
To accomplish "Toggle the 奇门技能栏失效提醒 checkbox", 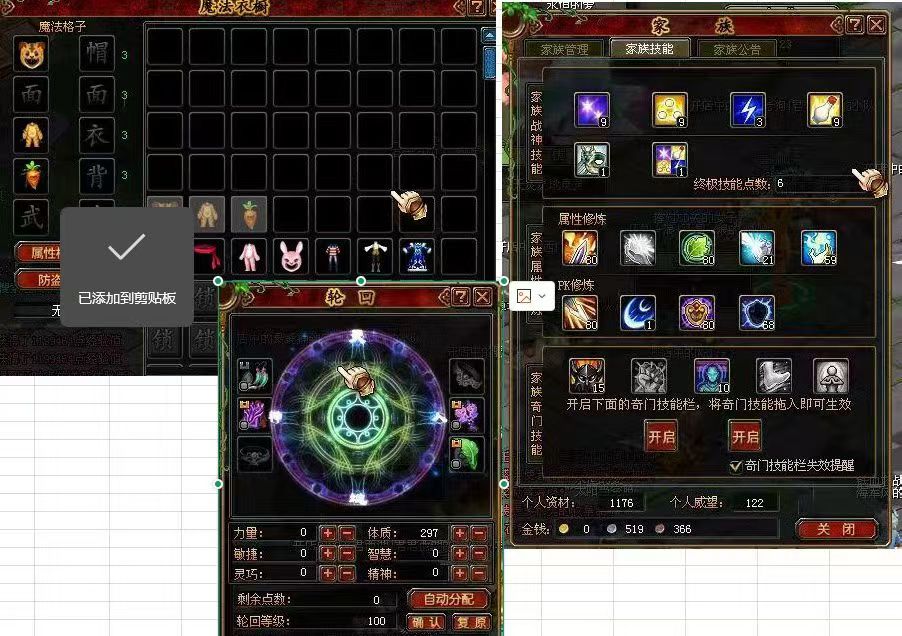I will (737, 465).
